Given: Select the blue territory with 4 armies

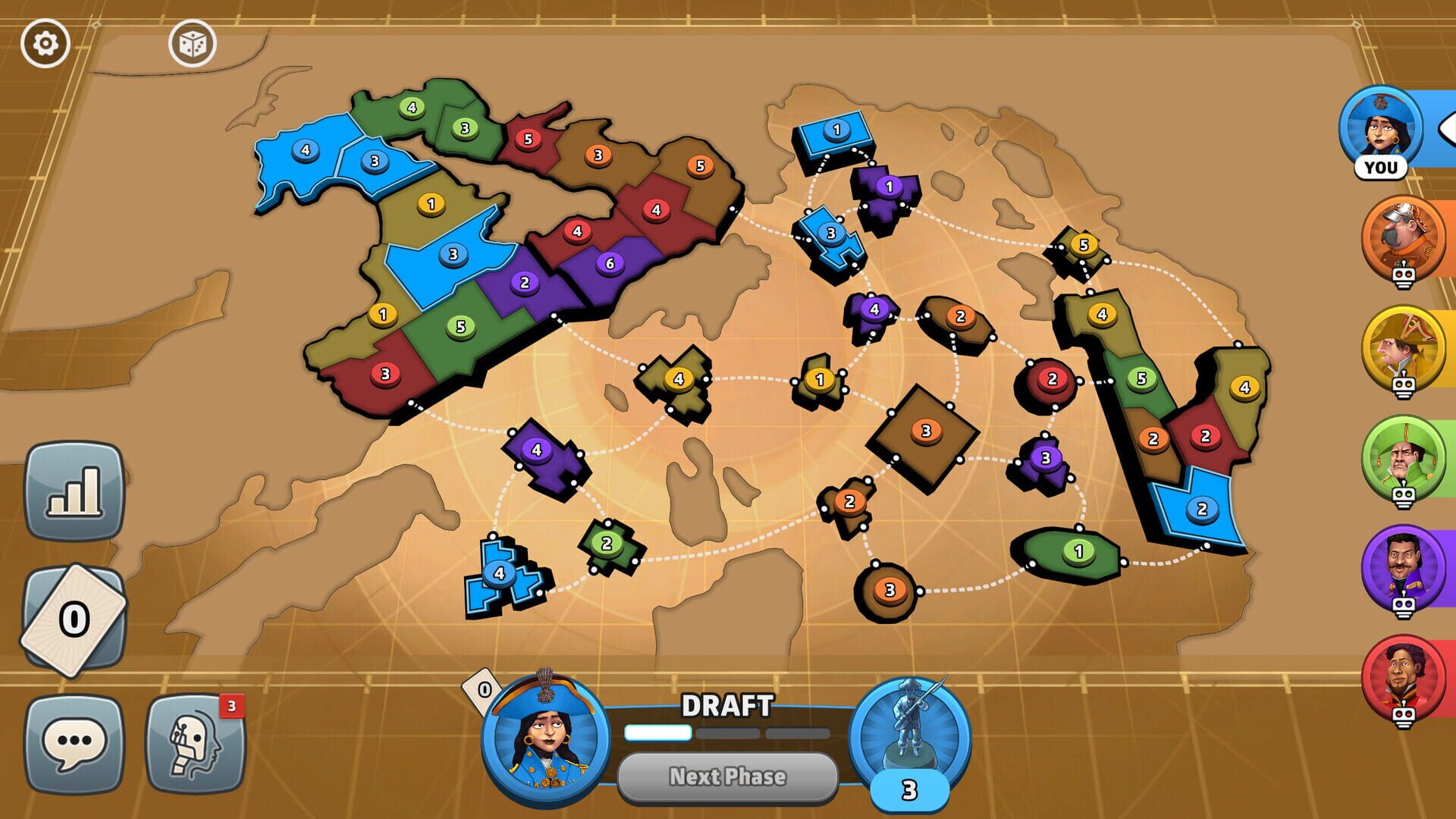Looking at the screenshot, I should point(306,152).
